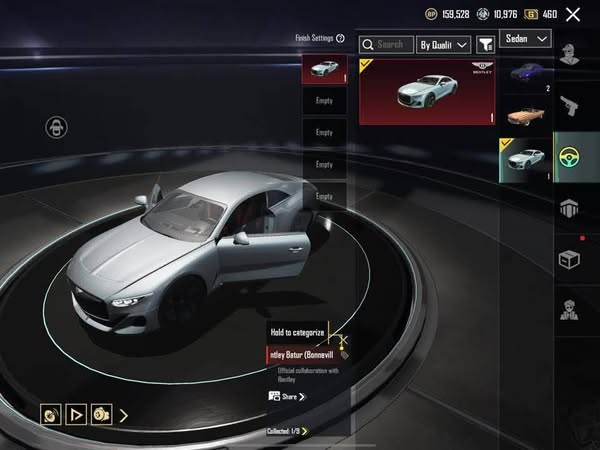Play the vehicle preview animation
Screen dimensions: 600x450
(x=76, y=414)
